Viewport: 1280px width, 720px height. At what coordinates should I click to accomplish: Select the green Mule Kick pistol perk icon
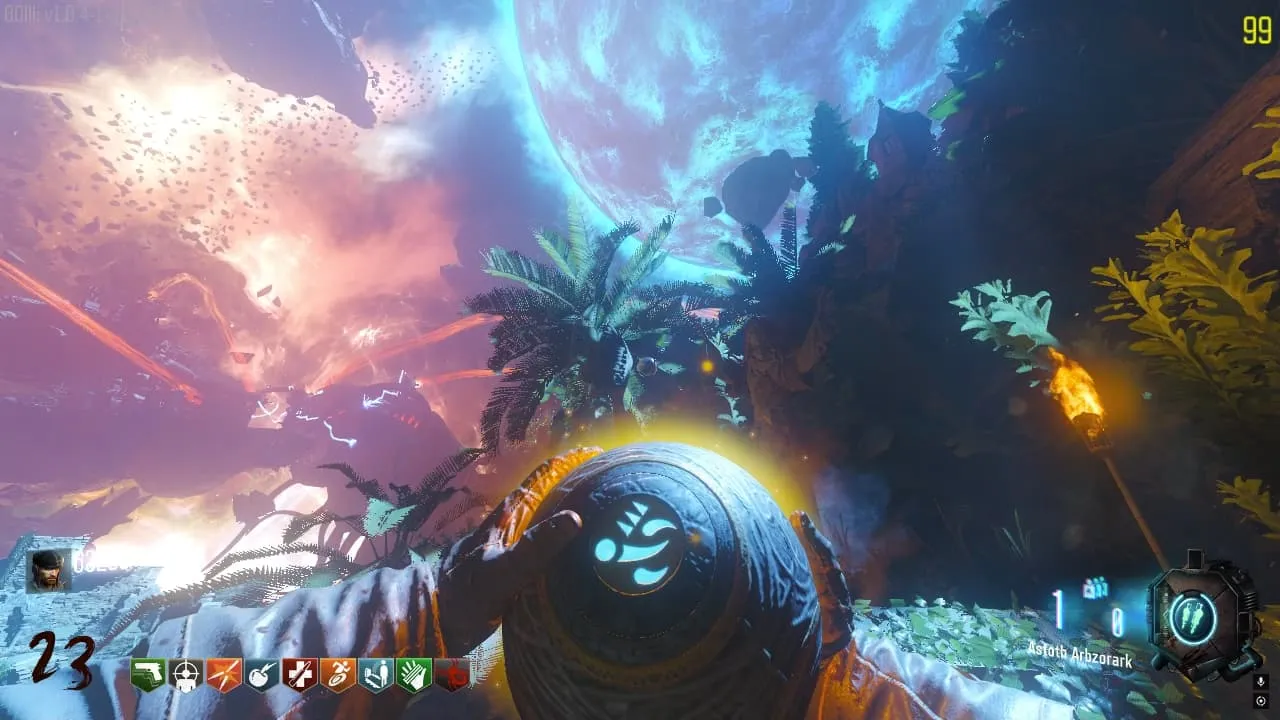[148, 675]
